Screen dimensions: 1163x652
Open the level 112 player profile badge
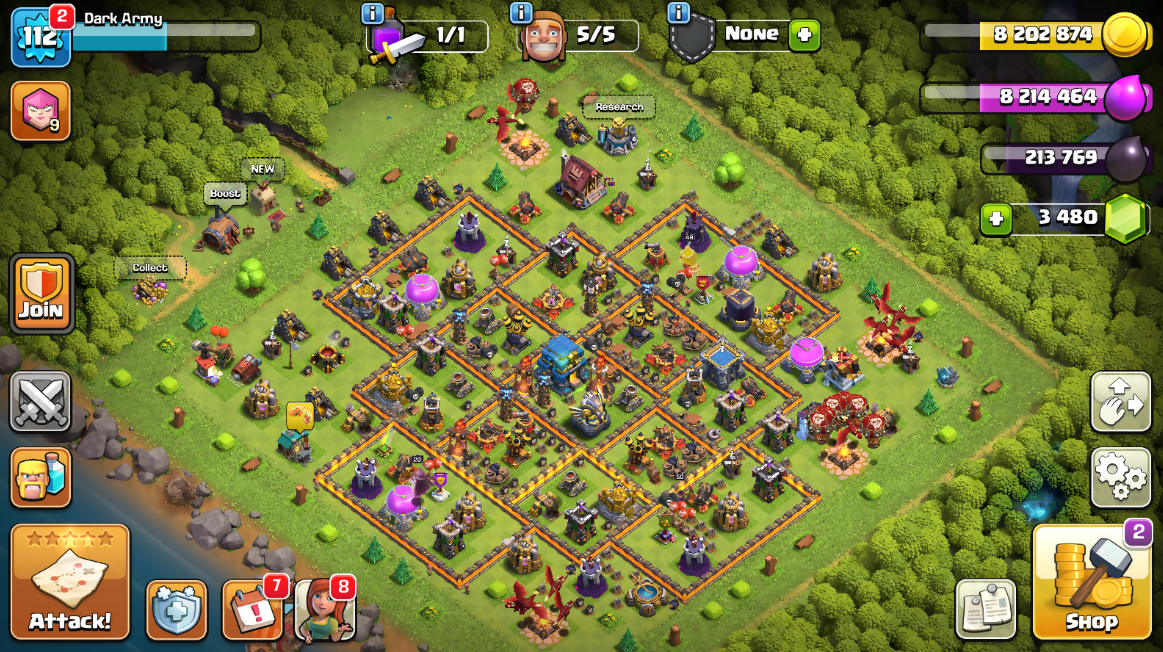pyautogui.click(x=40, y=38)
